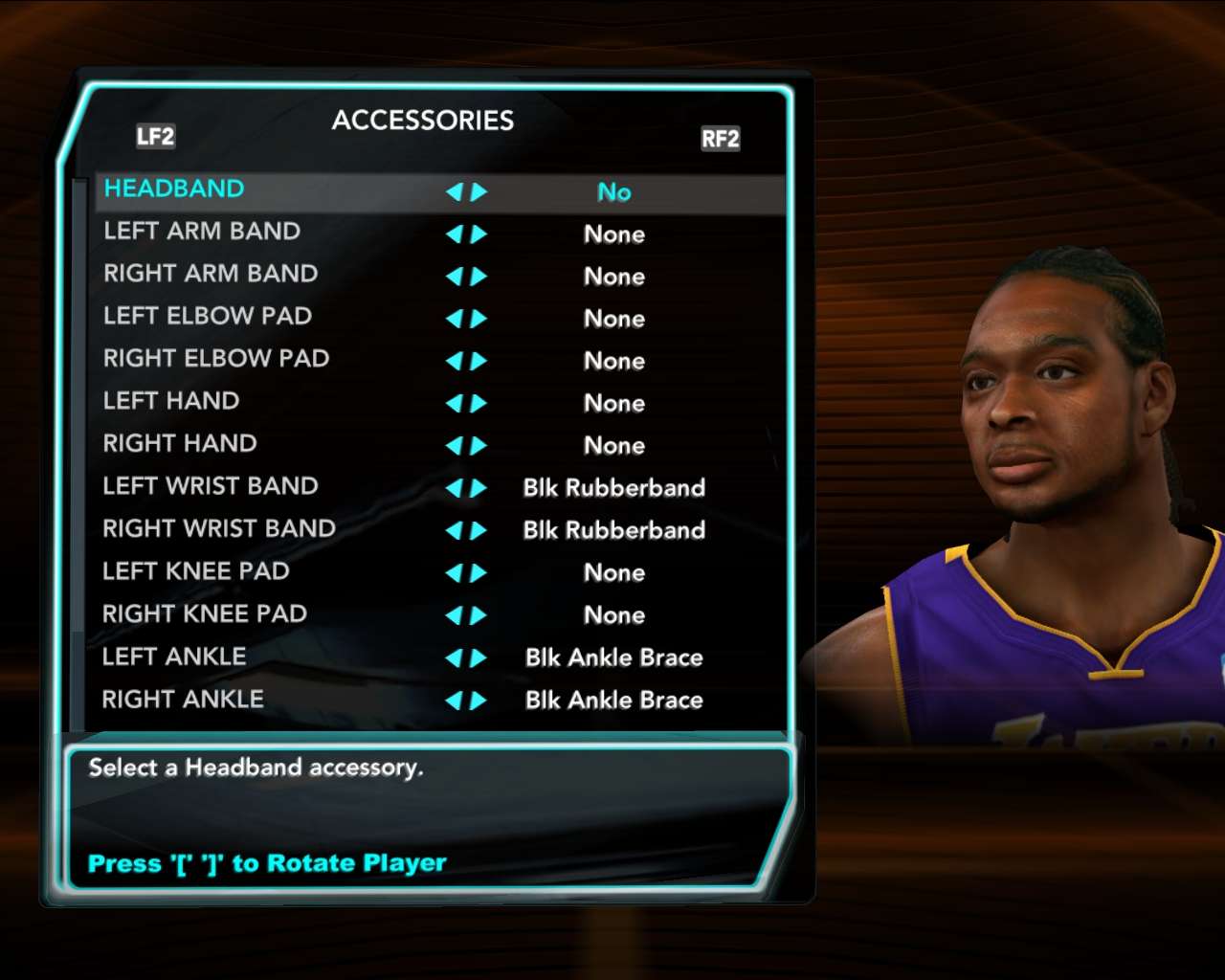The height and width of the screenshot is (980, 1225).
Task: Click the right arrow on the Headband row
Action: (x=479, y=192)
